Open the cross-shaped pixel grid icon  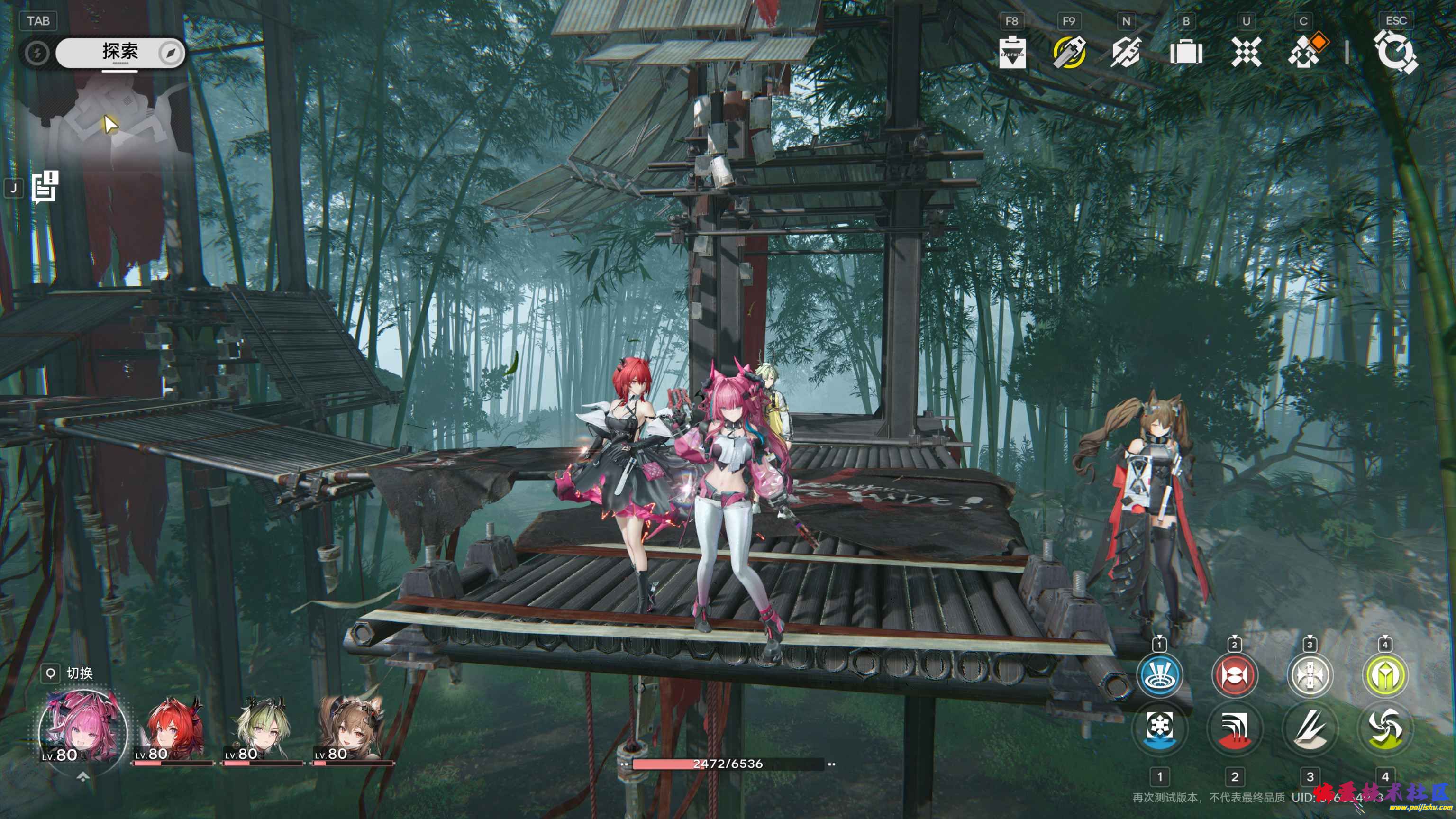coord(1246,53)
